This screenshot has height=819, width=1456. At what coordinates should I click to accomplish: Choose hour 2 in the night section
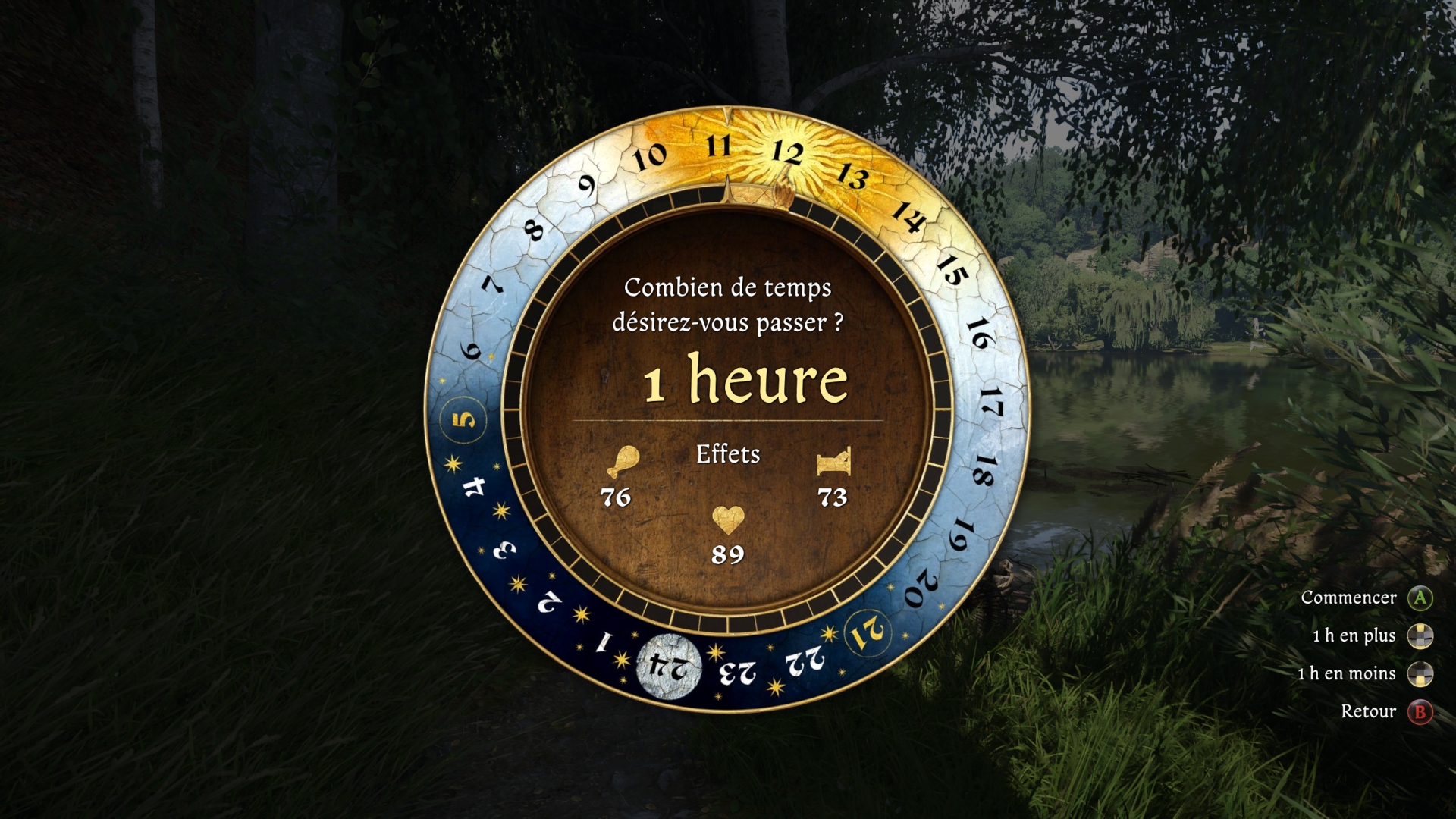(548, 602)
